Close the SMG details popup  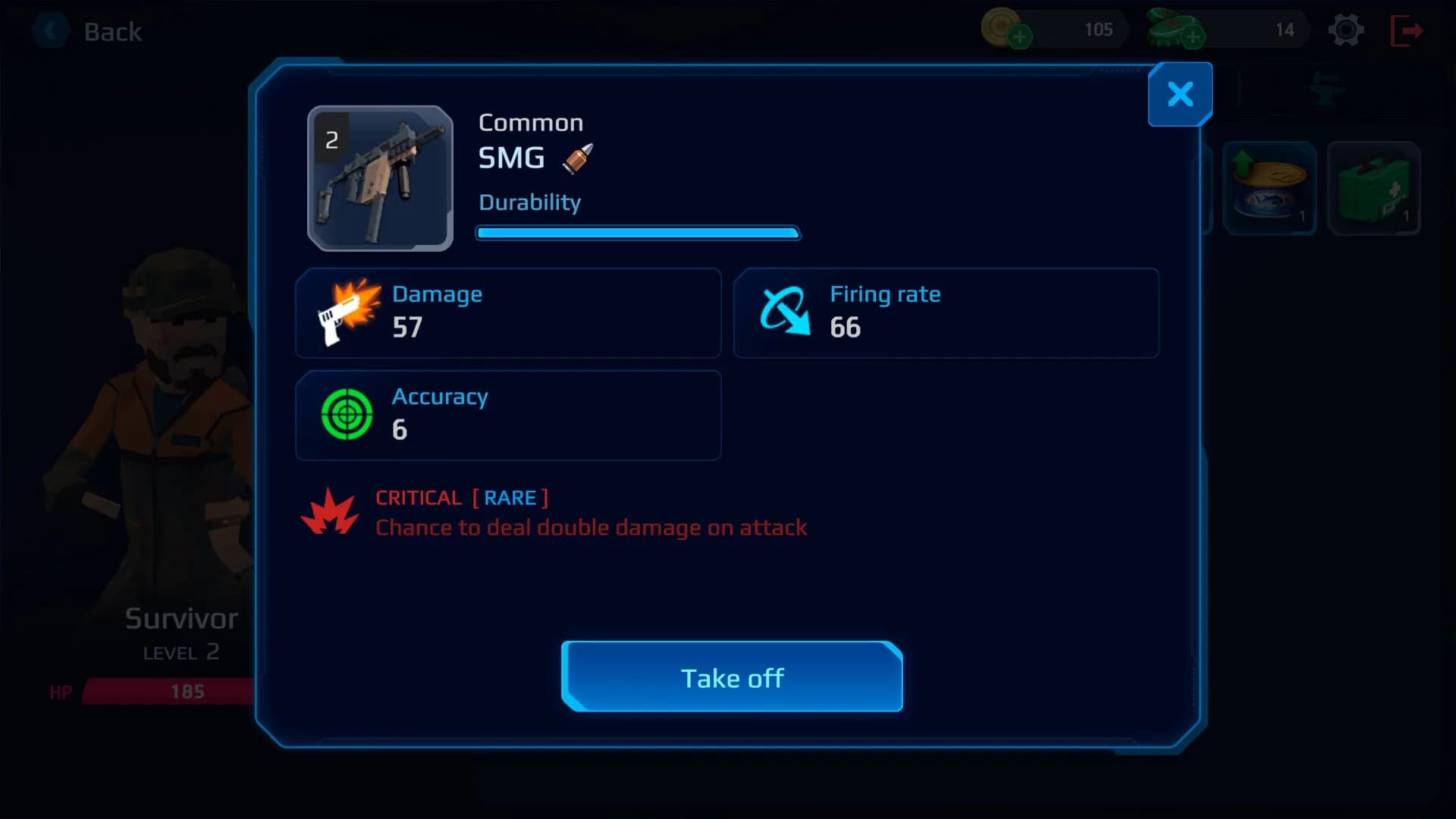[x=1180, y=94]
